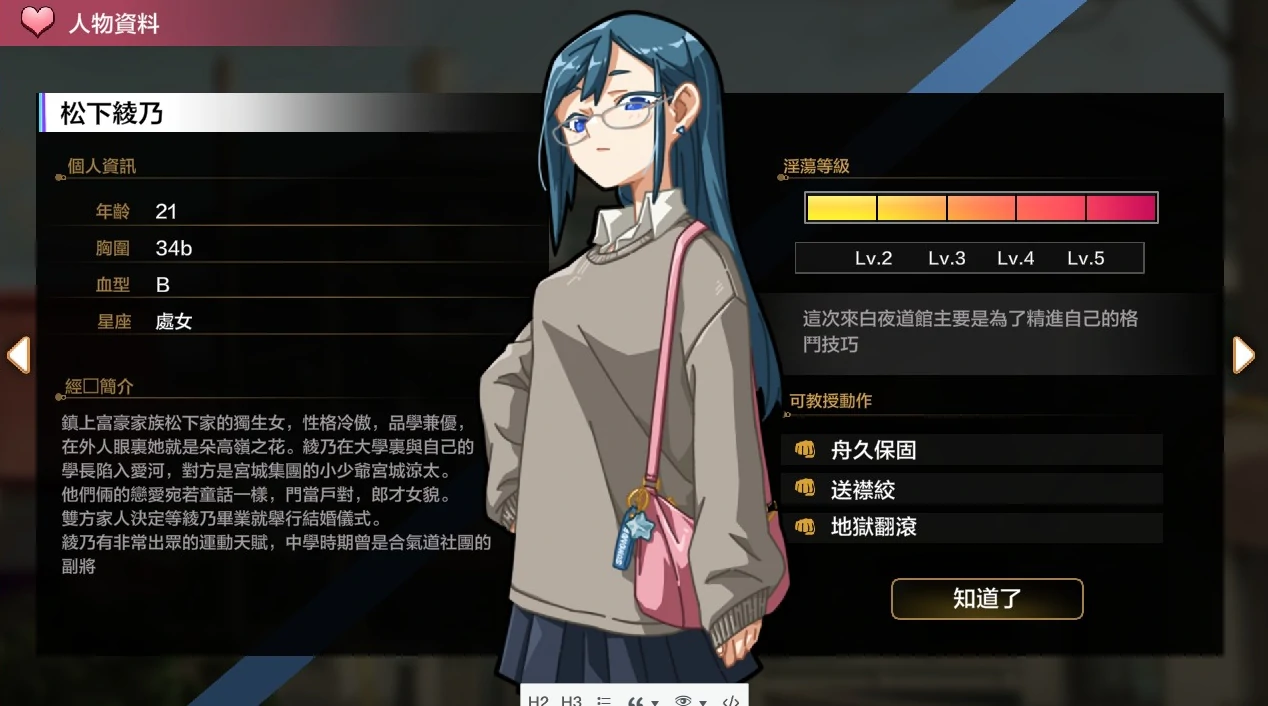Viewport: 1268px width, 706px height.
Task: Show the next character using right arrow
Action: coord(1243,355)
